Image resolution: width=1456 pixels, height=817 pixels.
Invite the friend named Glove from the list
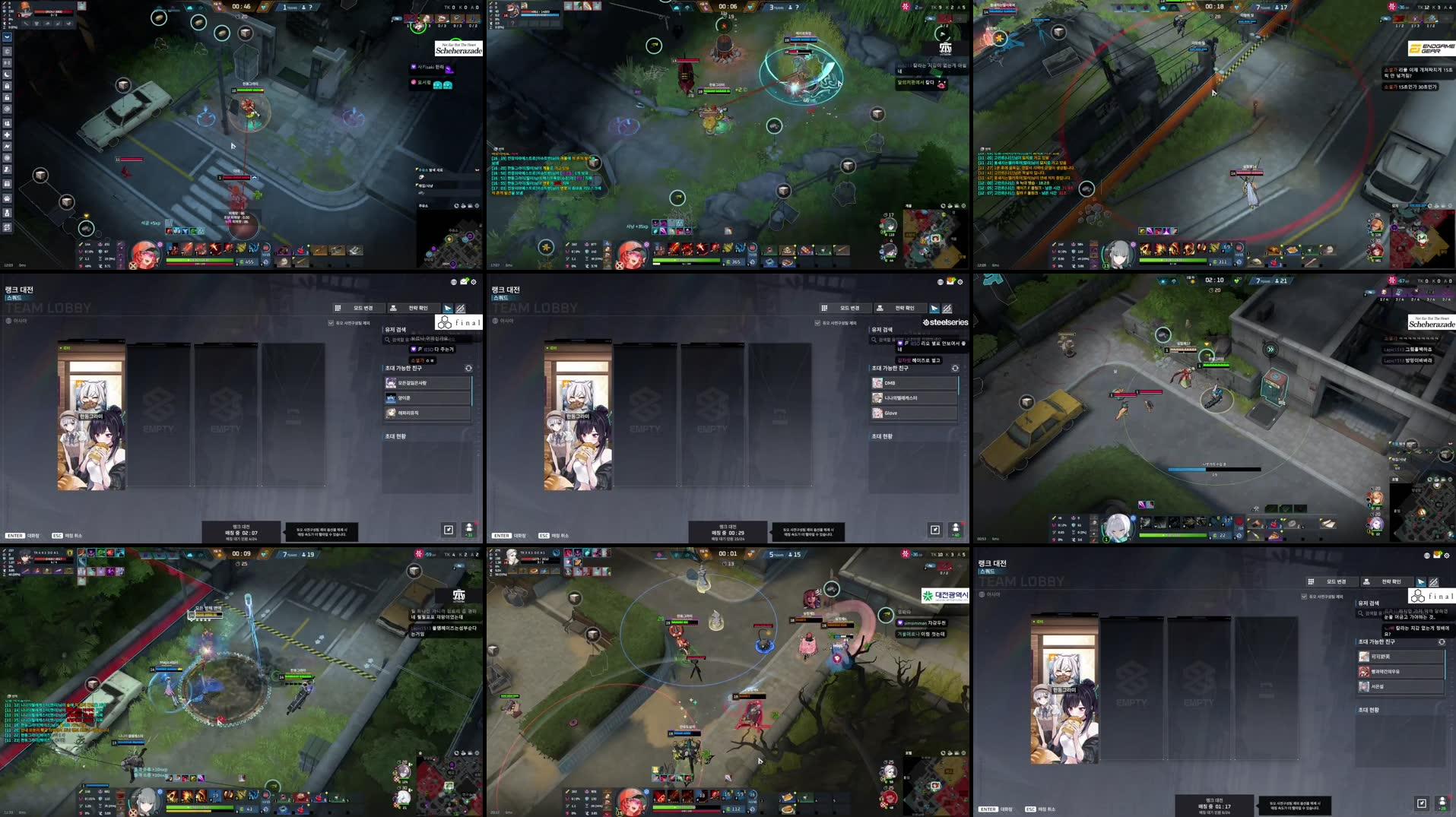click(891, 413)
